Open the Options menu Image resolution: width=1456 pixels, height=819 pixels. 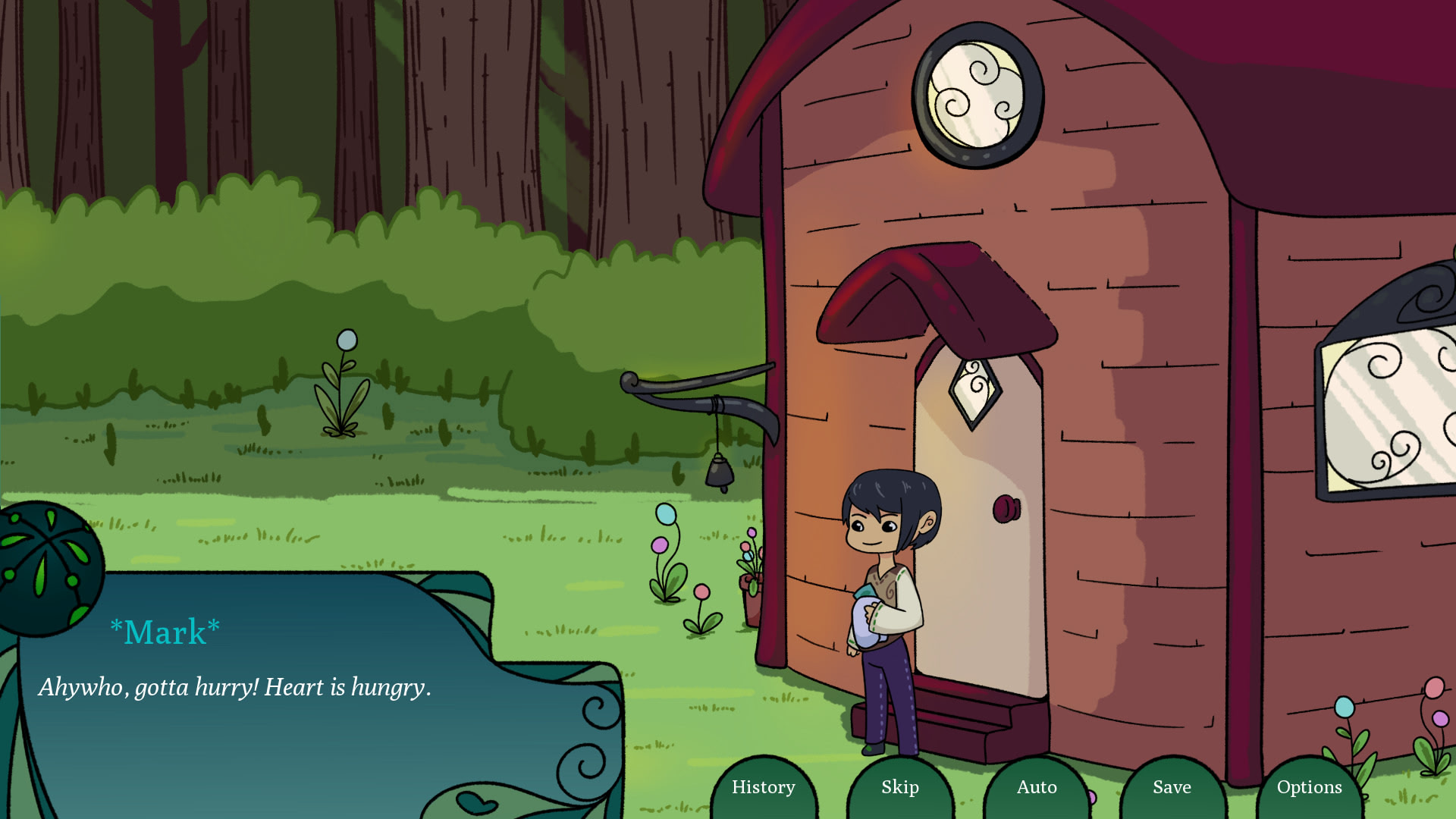point(1310,787)
